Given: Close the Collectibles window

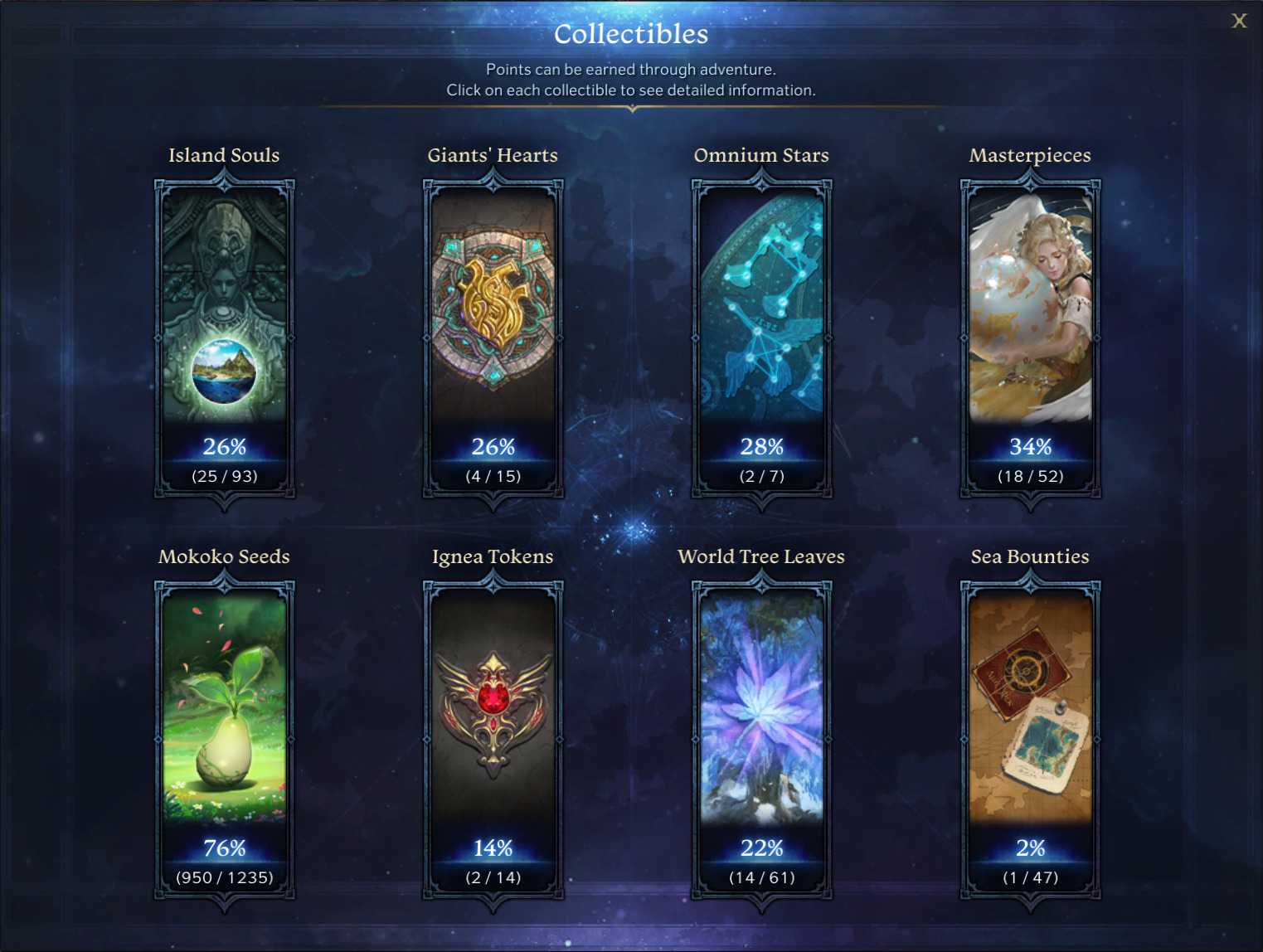Looking at the screenshot, I should [x=1239, y=21].
